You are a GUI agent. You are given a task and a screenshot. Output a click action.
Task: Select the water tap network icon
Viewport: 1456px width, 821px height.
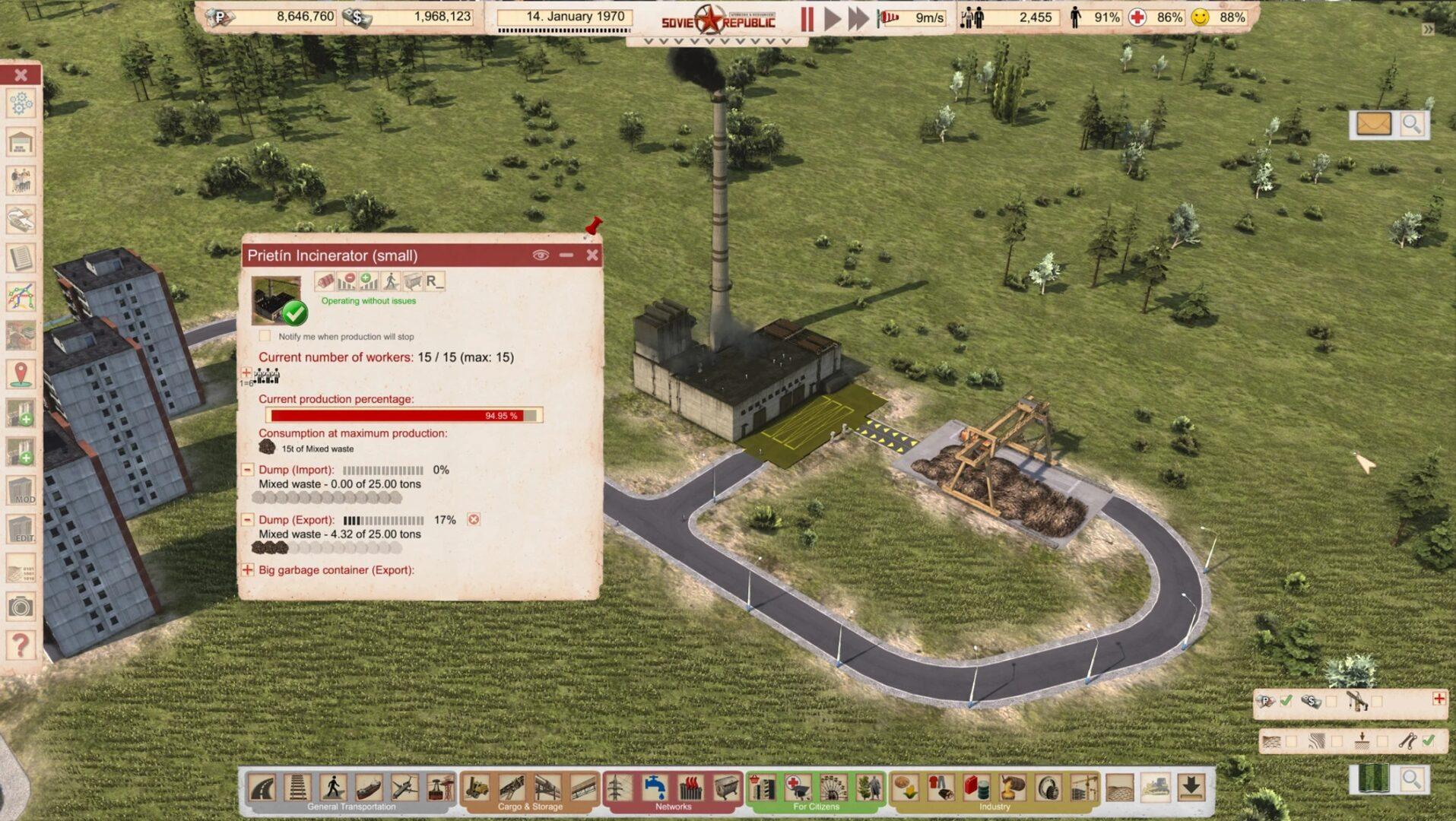pyautogui.click(x=654, y=788)
